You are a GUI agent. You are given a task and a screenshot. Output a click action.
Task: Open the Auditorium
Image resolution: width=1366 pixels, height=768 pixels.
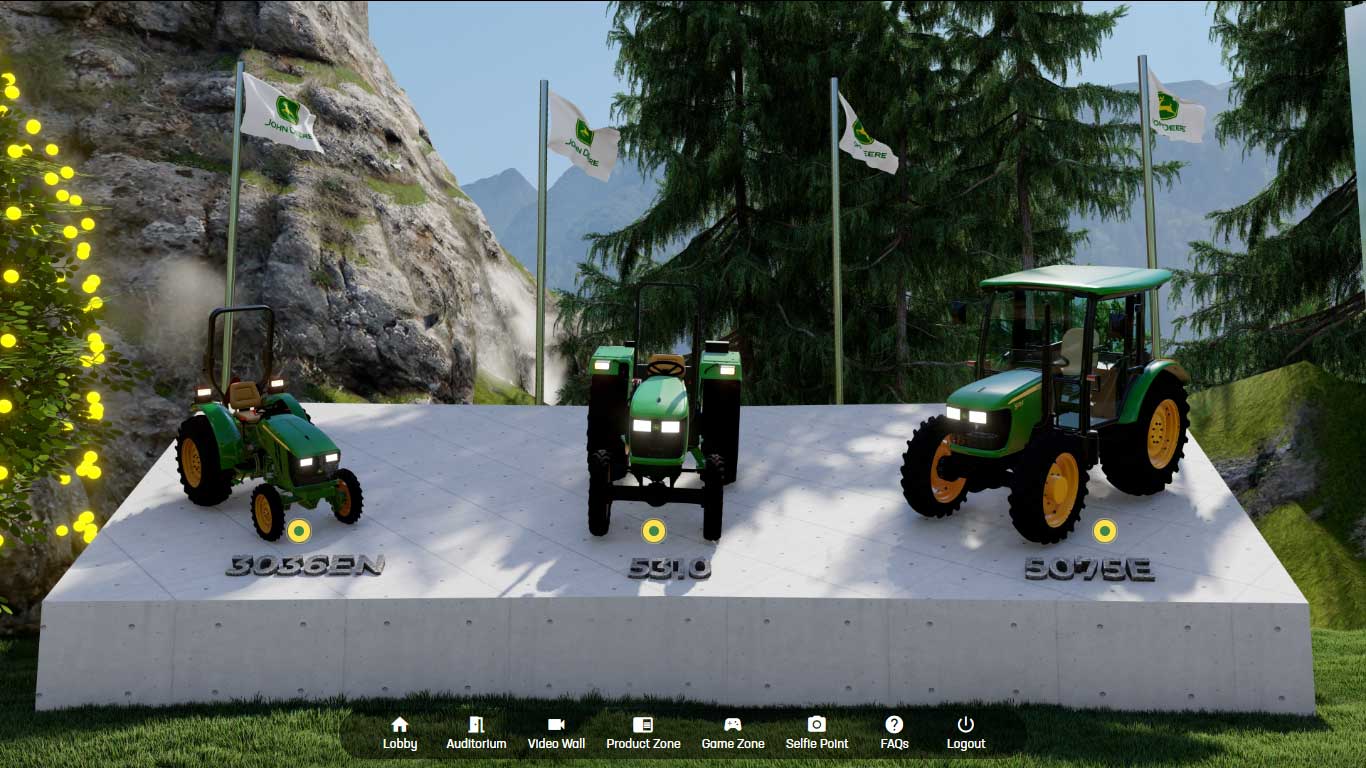click(x=476, y=733)
